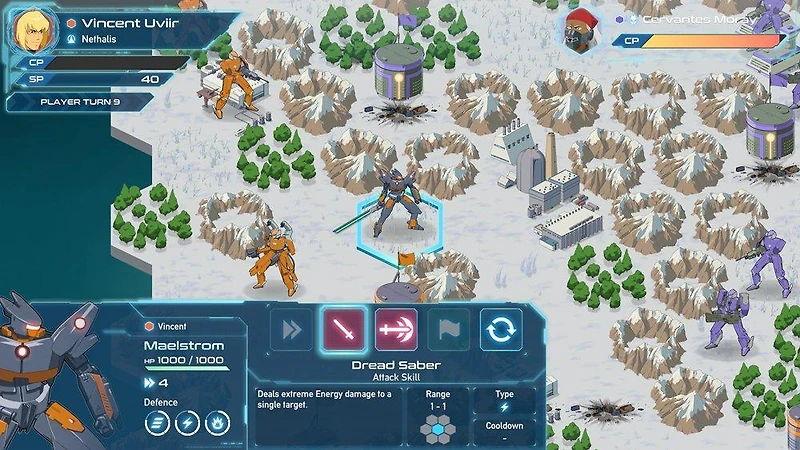This screenshot has height=450, width=800.
Task: Click the grey flag action button
Action: 449,330
